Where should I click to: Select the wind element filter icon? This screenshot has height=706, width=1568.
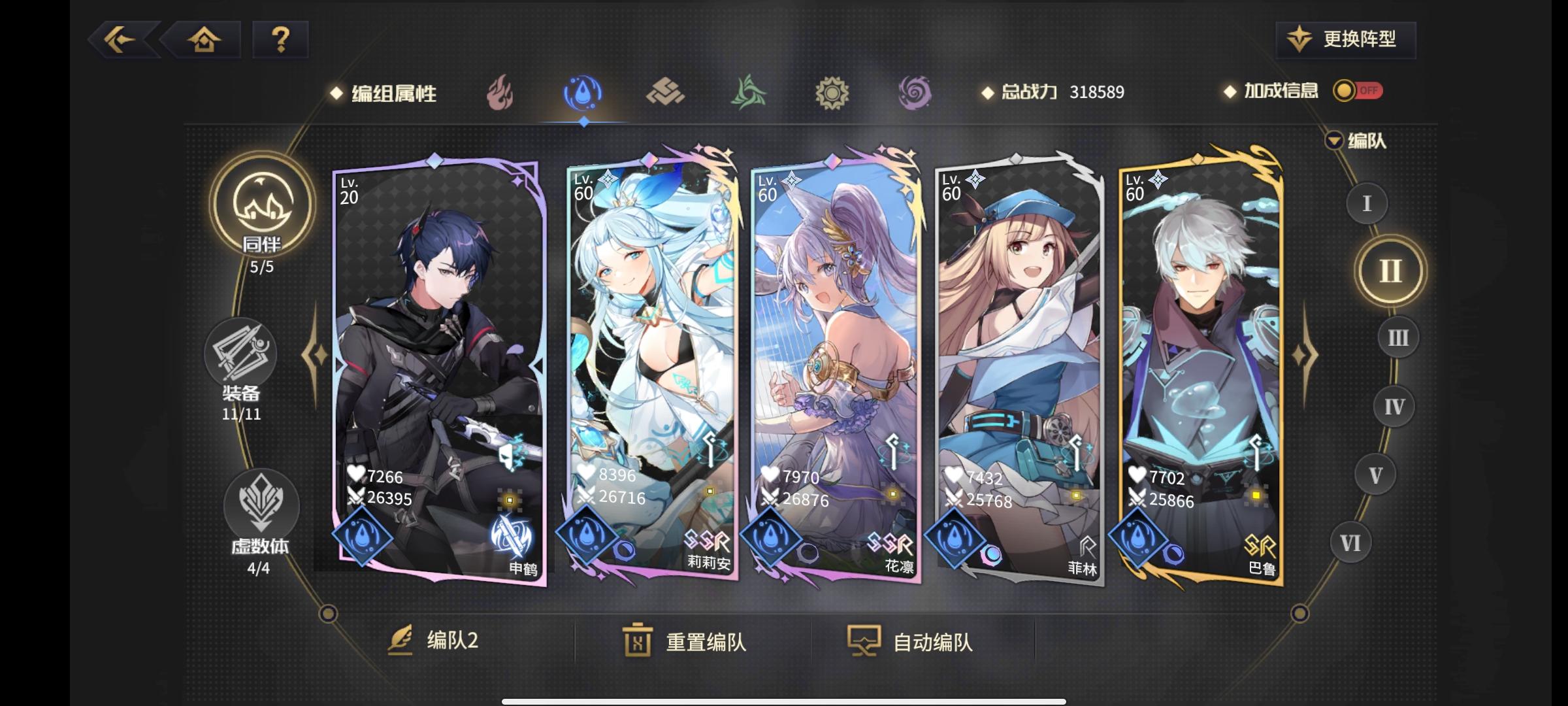[749, 93]
